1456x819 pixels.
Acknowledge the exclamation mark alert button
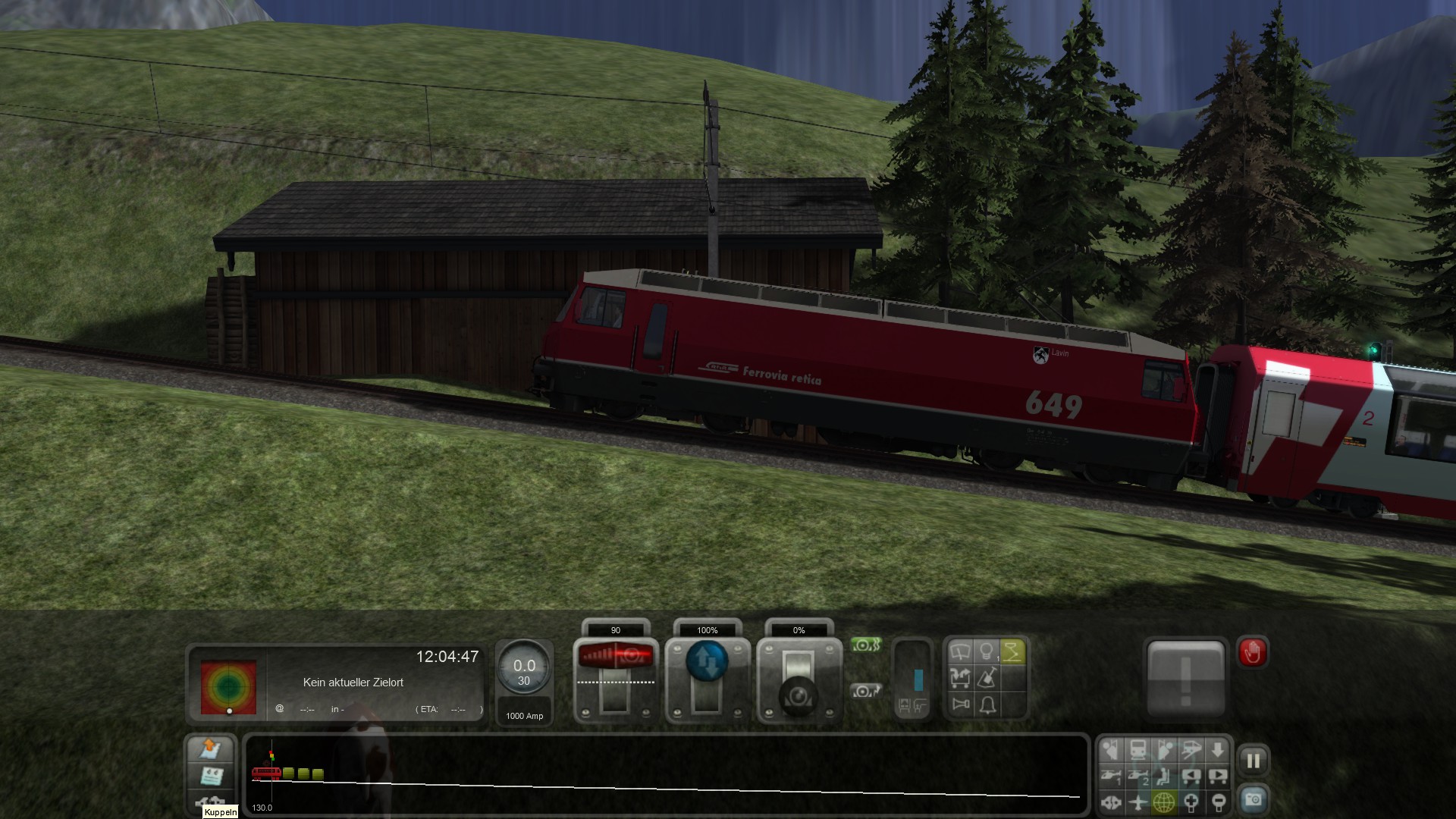[x=1186, y=678]
